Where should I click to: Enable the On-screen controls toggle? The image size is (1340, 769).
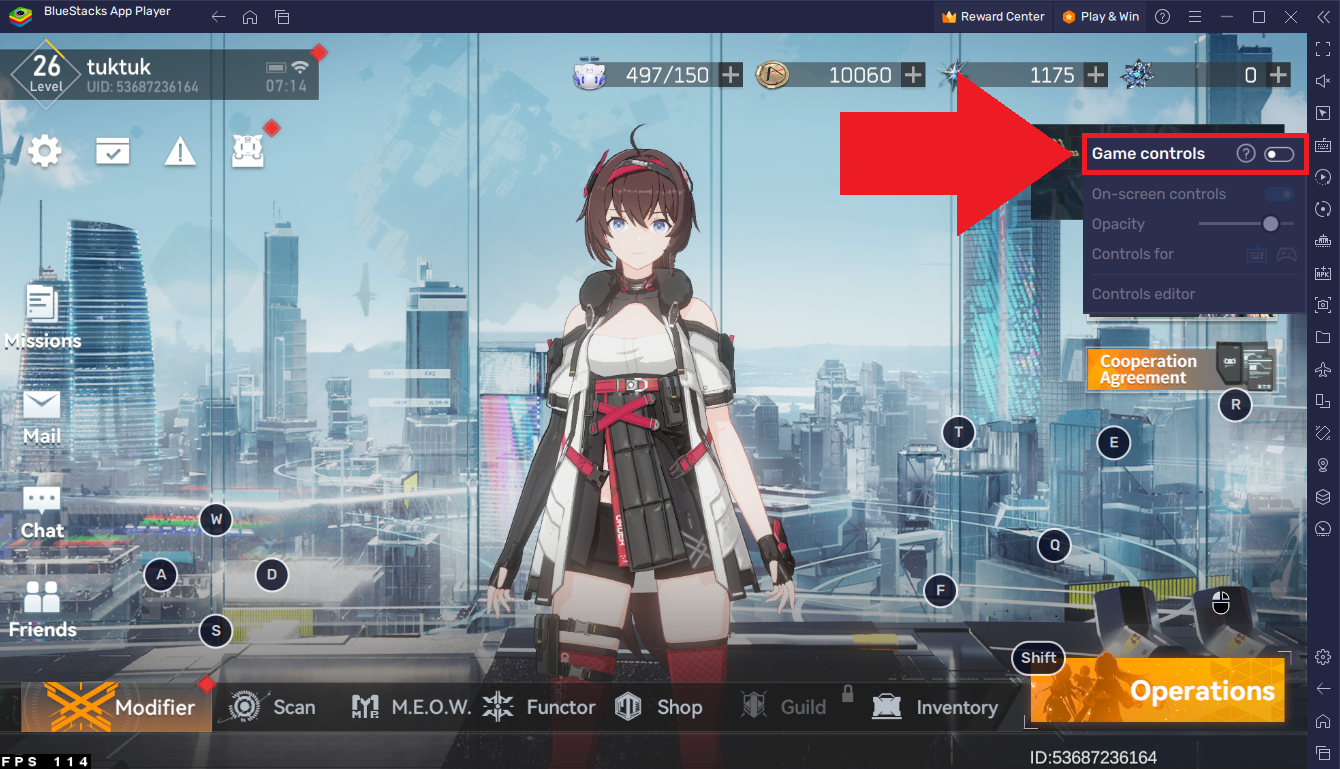[1277, 194]
